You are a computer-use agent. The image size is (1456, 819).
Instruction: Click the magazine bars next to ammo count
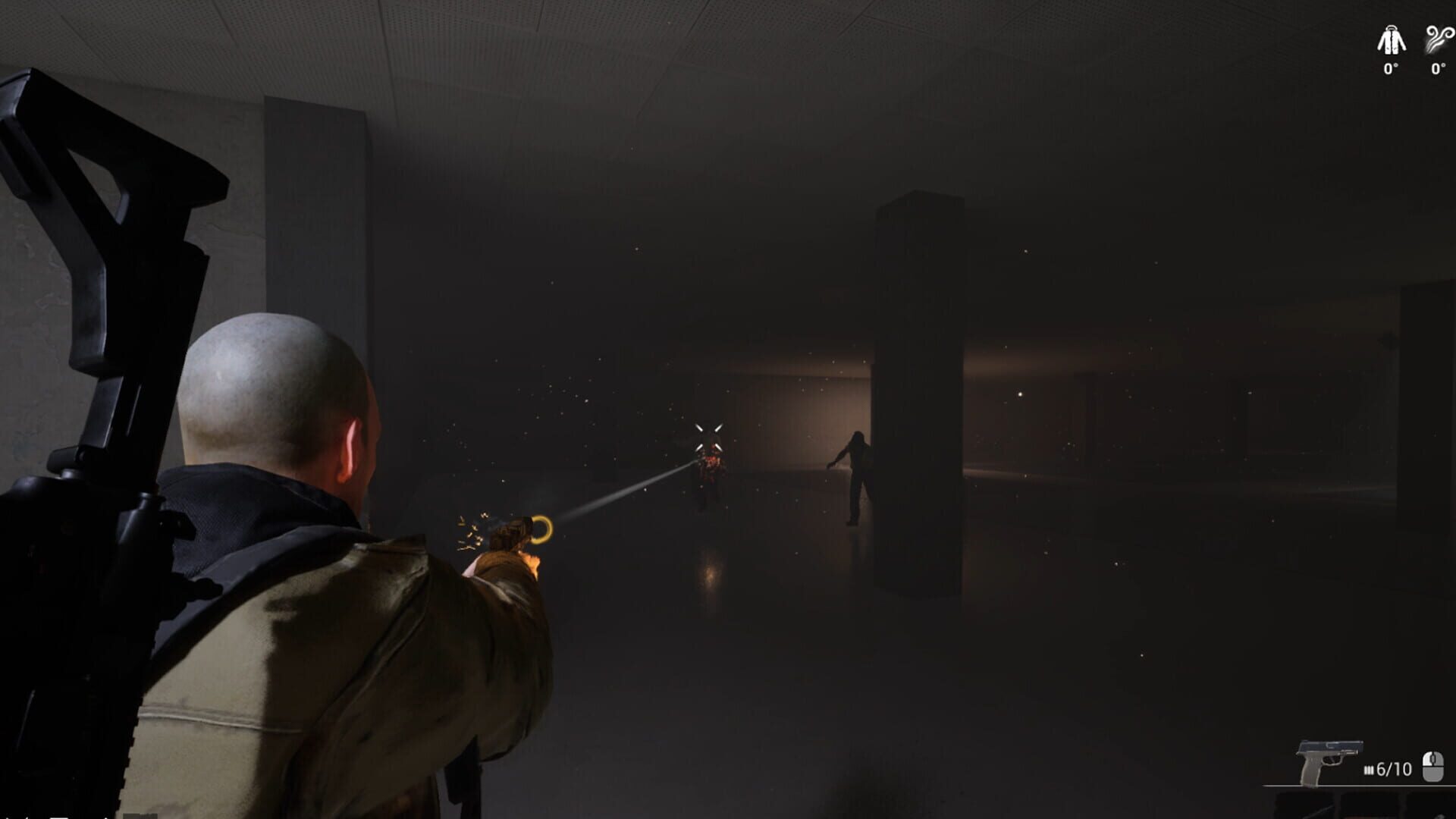pos(1370,768)
